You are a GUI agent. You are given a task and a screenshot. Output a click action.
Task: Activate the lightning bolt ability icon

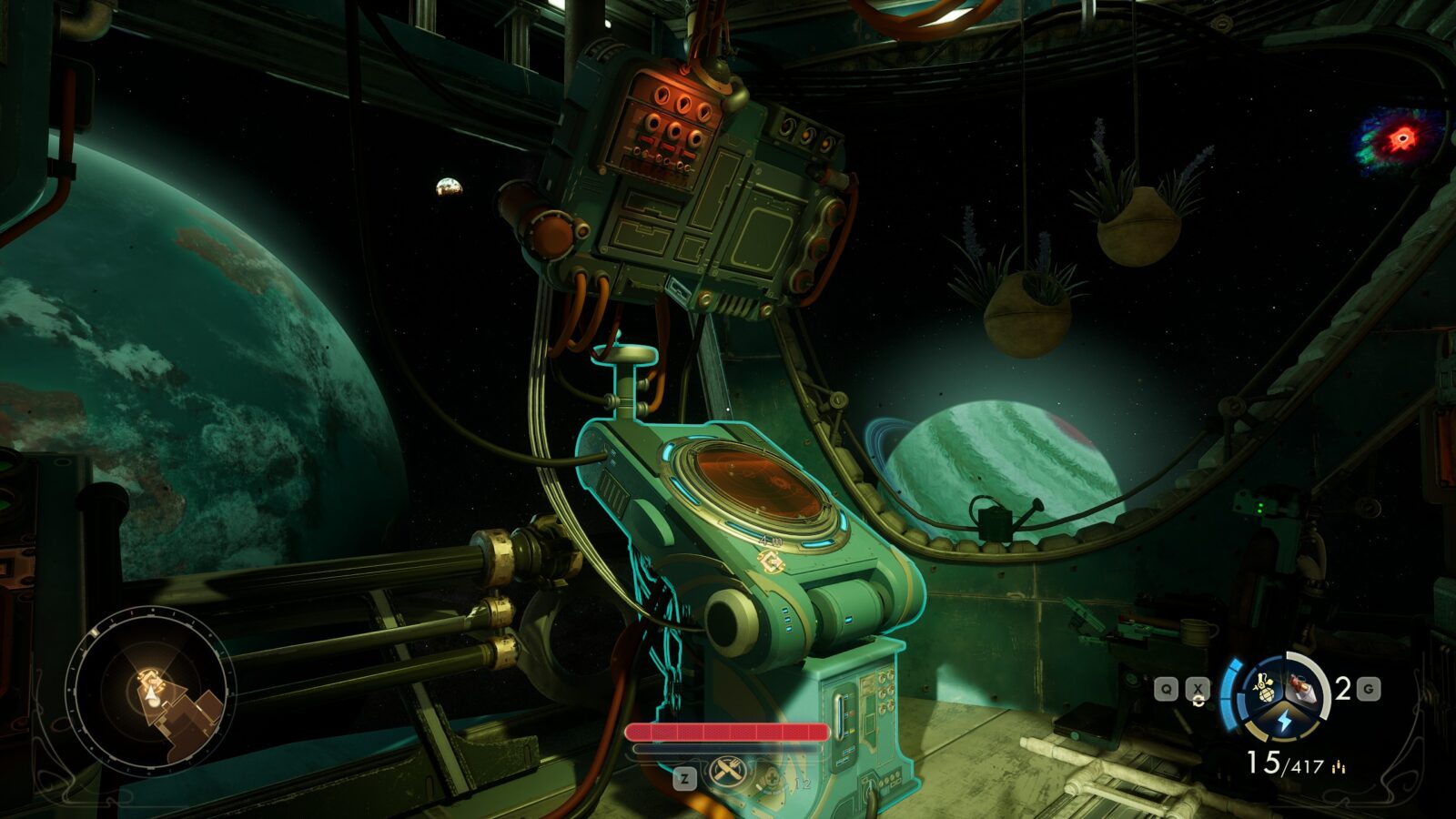(1283, 722)
